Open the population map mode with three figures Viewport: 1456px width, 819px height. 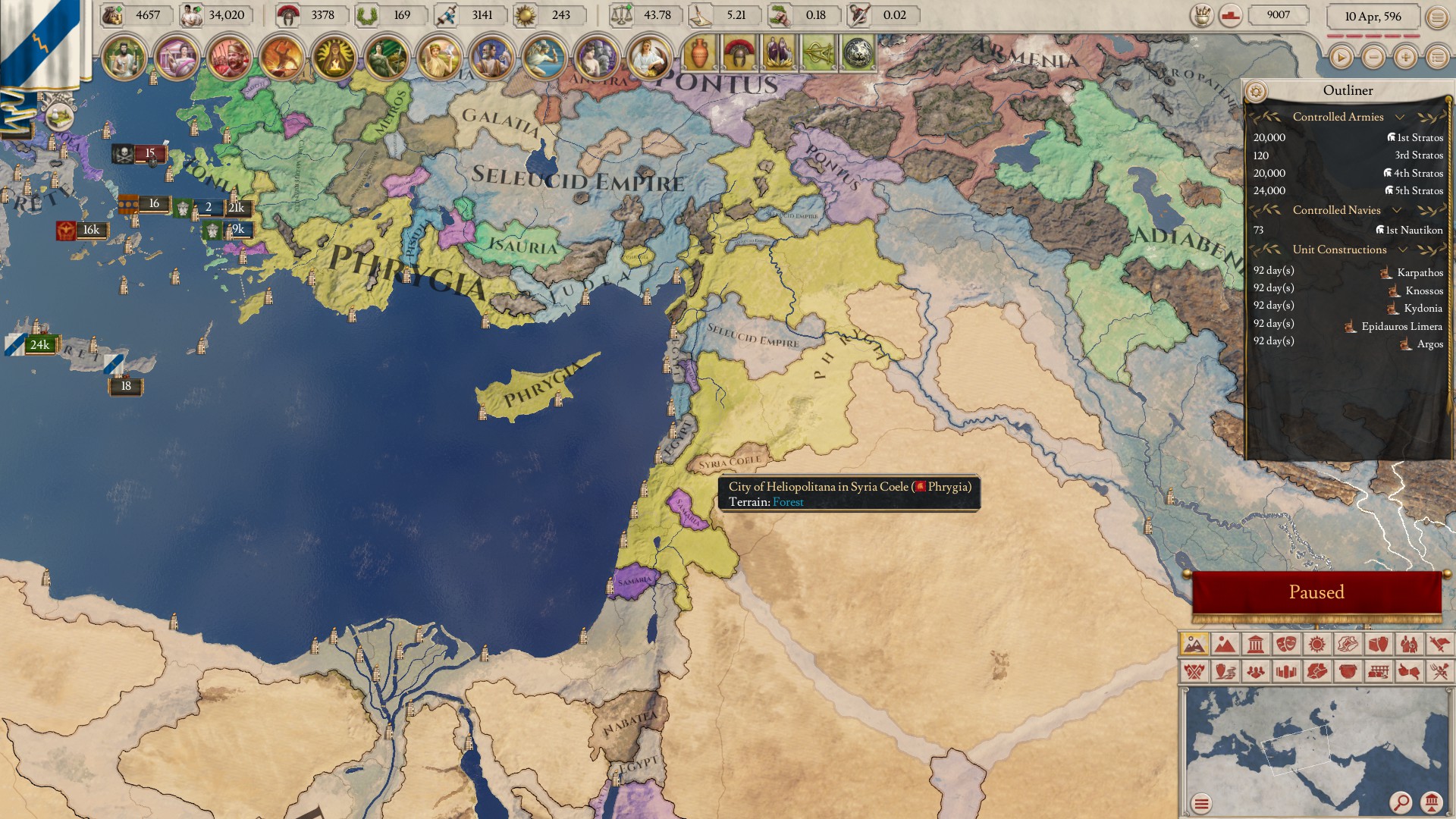point(1255,673)
